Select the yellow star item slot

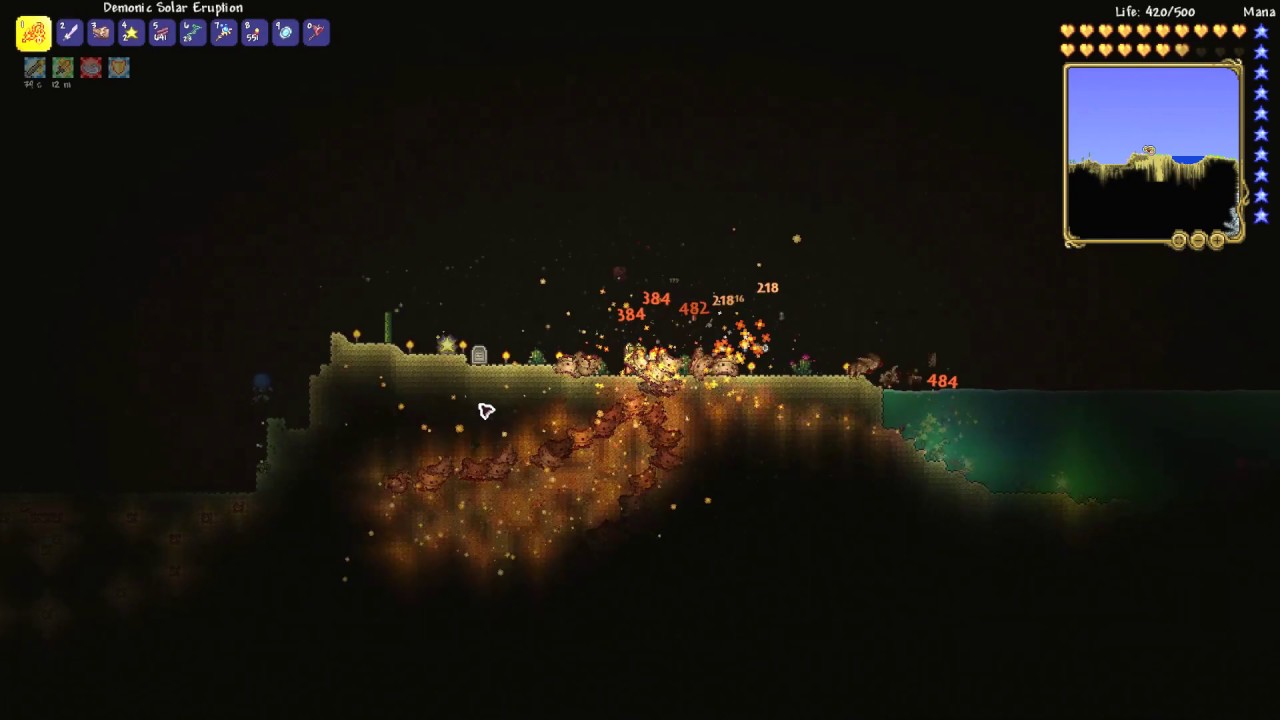tap(131, 32)
